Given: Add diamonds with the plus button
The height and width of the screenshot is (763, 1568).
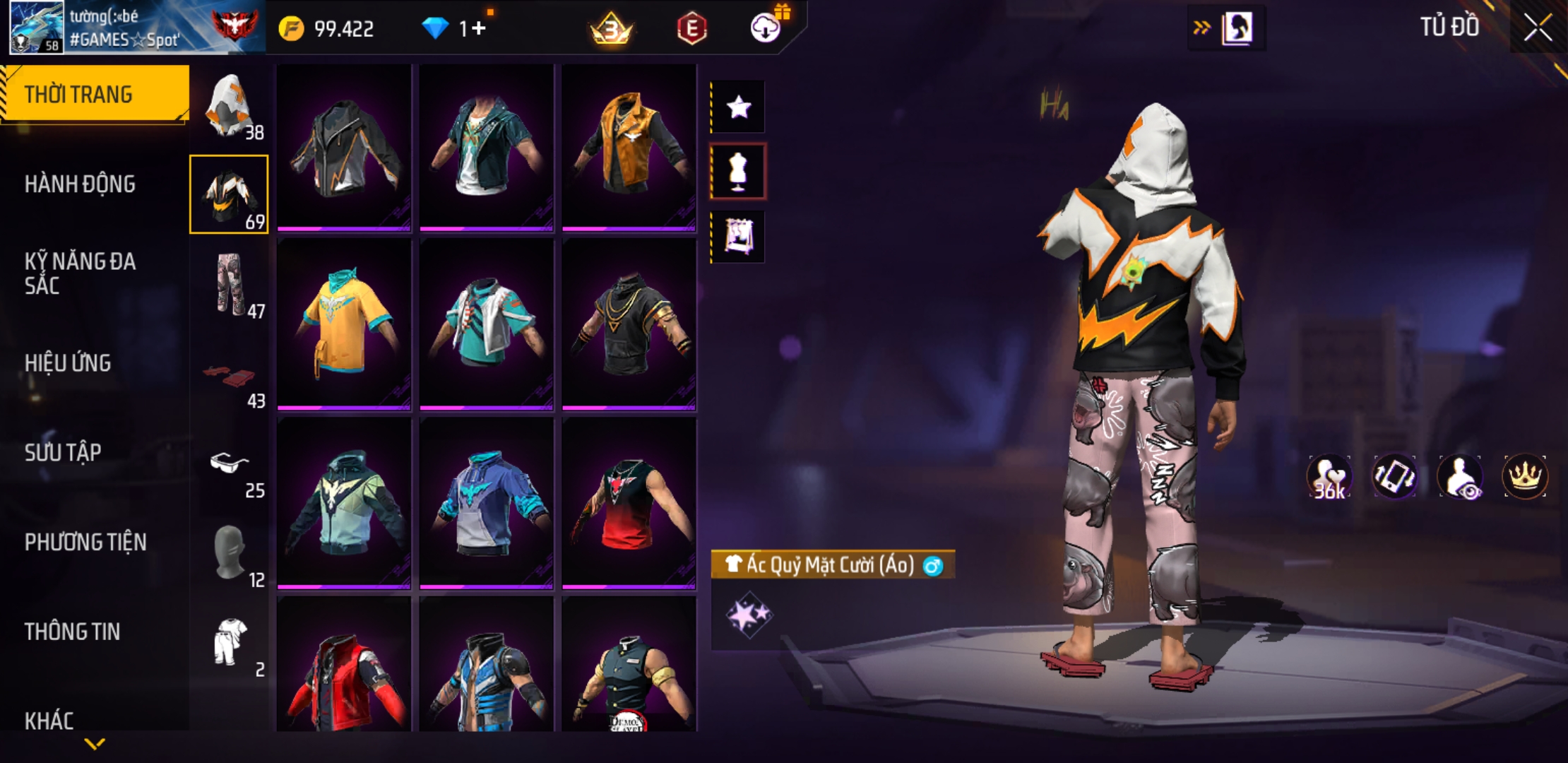Looking at the screenshot, I should (x=480, y=28).
